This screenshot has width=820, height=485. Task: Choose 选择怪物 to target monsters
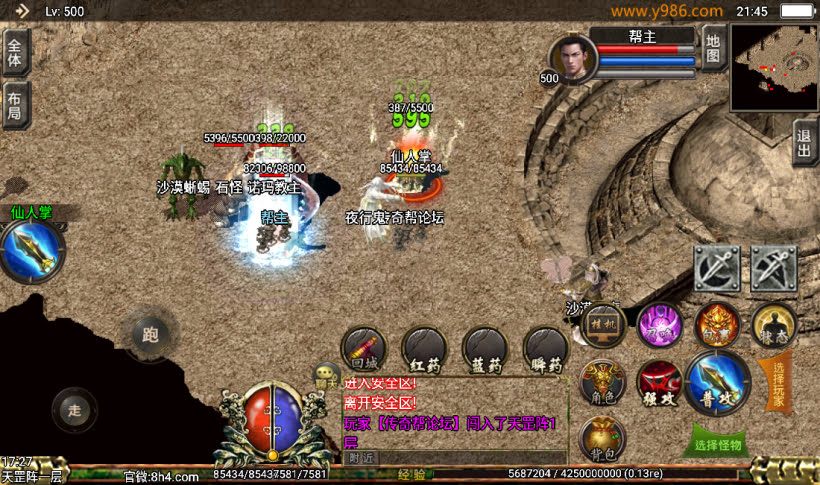pos(719,444)
